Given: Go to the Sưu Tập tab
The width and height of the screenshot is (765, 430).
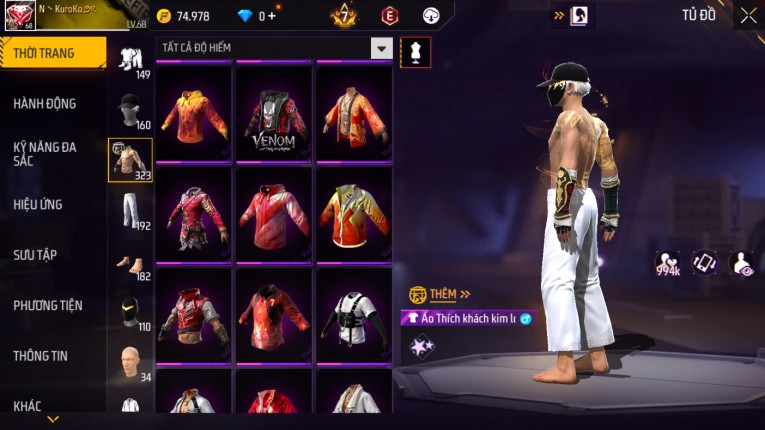Looking at the screenshot, I should [x=36, y=255].
